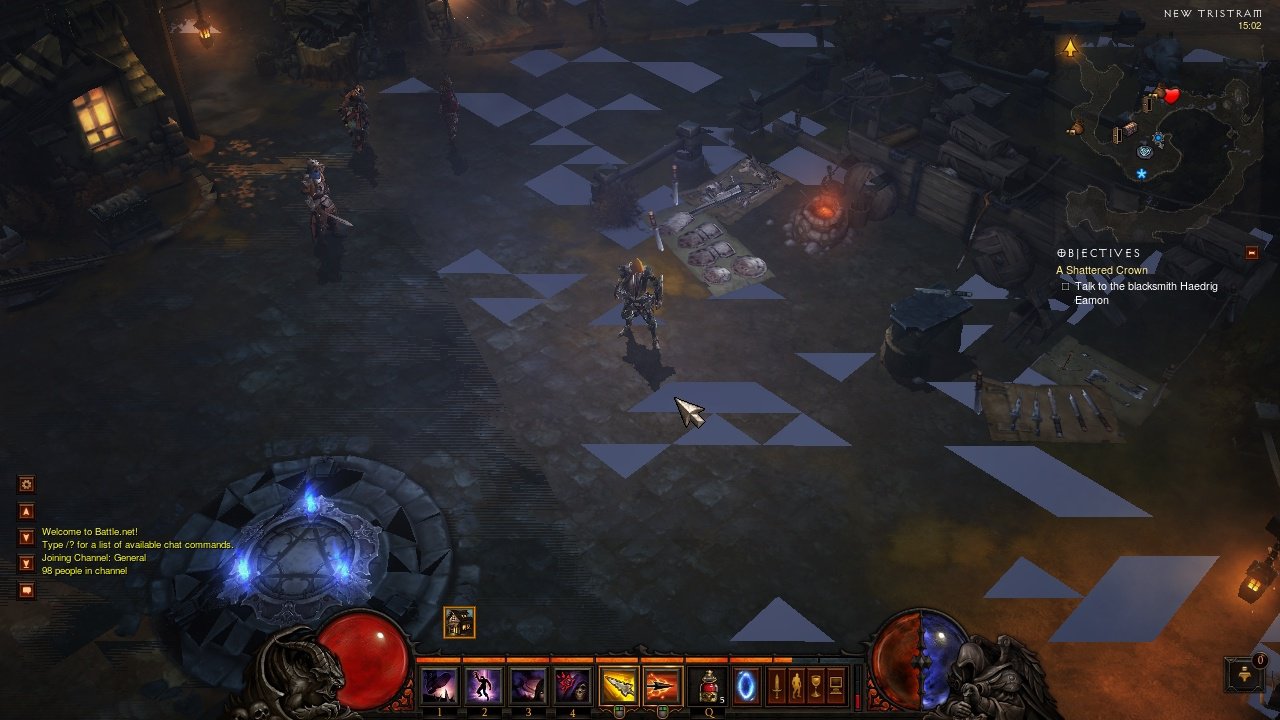This screenshot has width=1280, height=720.
Task: Open the chat speech bubble button
Action: pyautogui.click(x=27, y=590)
